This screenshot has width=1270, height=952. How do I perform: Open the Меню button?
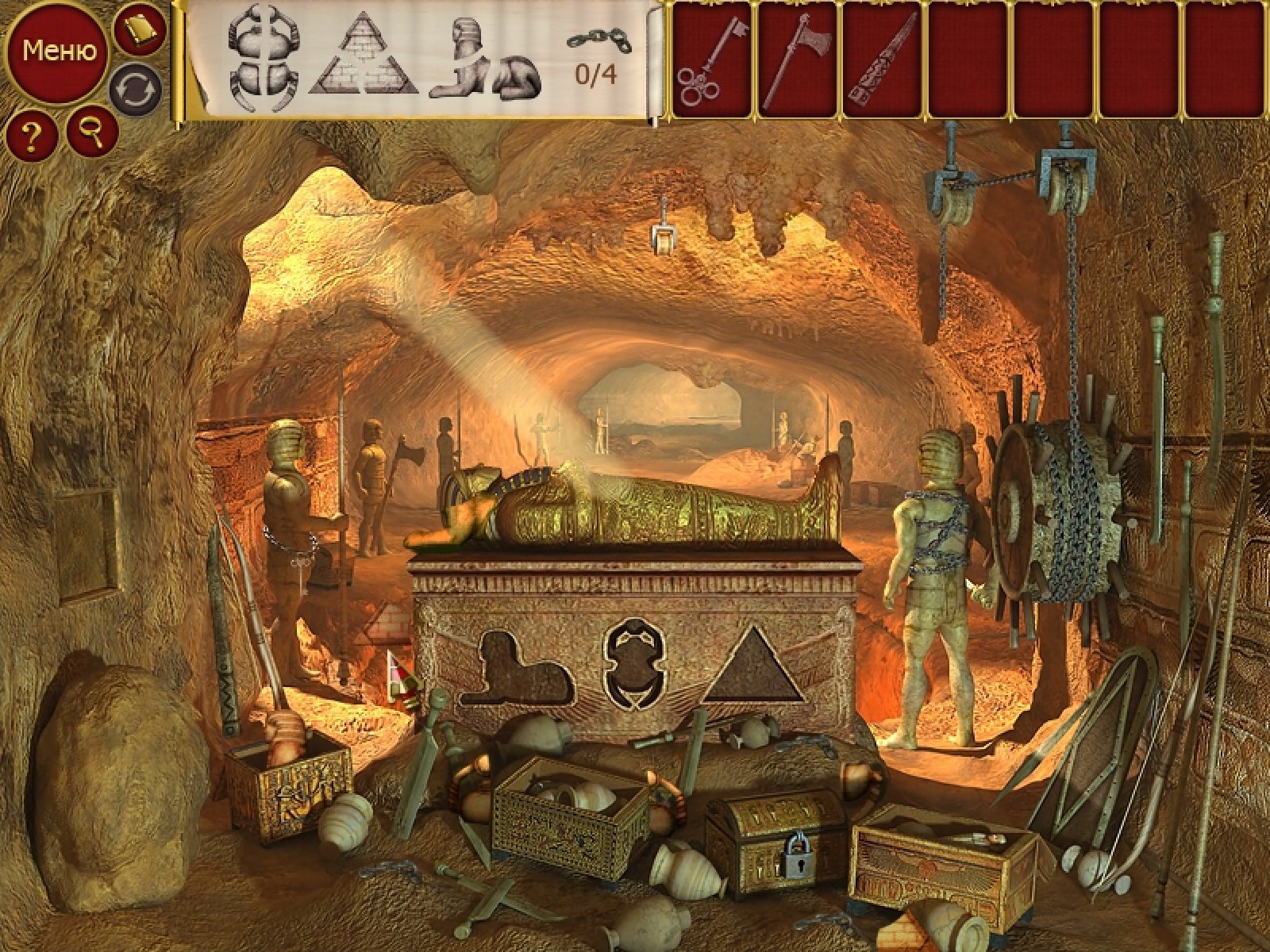click(59, 52)
